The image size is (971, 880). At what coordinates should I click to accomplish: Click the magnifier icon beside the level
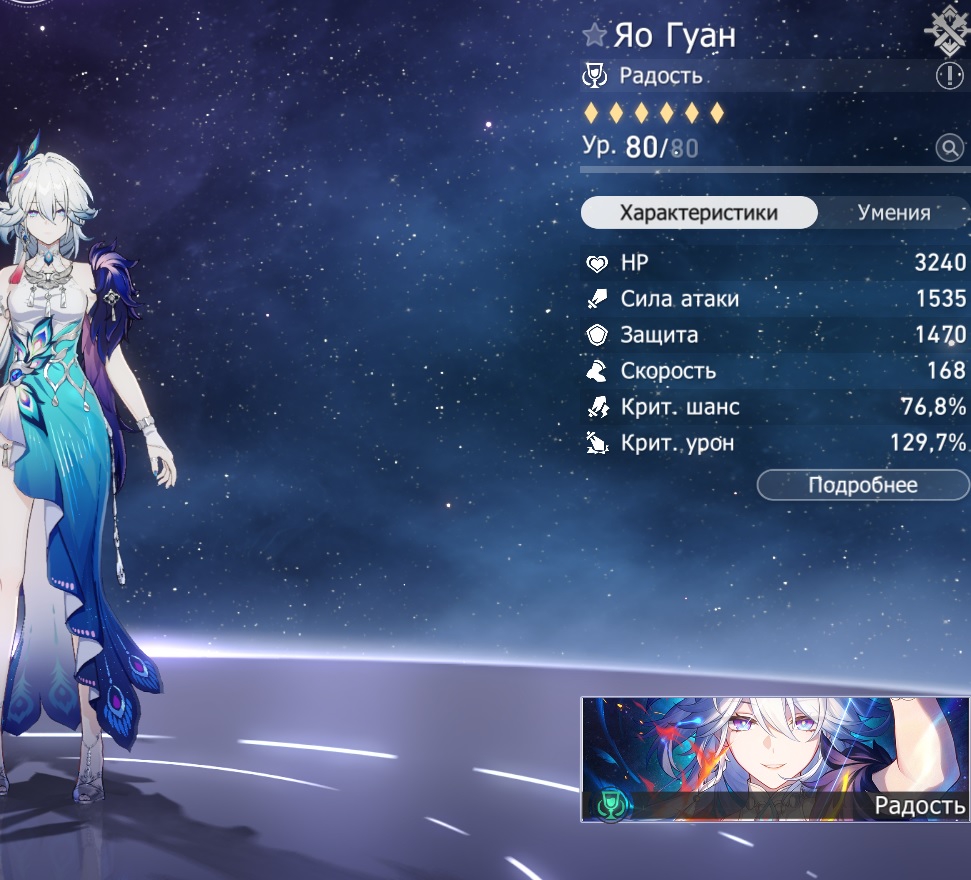[948, 149]
